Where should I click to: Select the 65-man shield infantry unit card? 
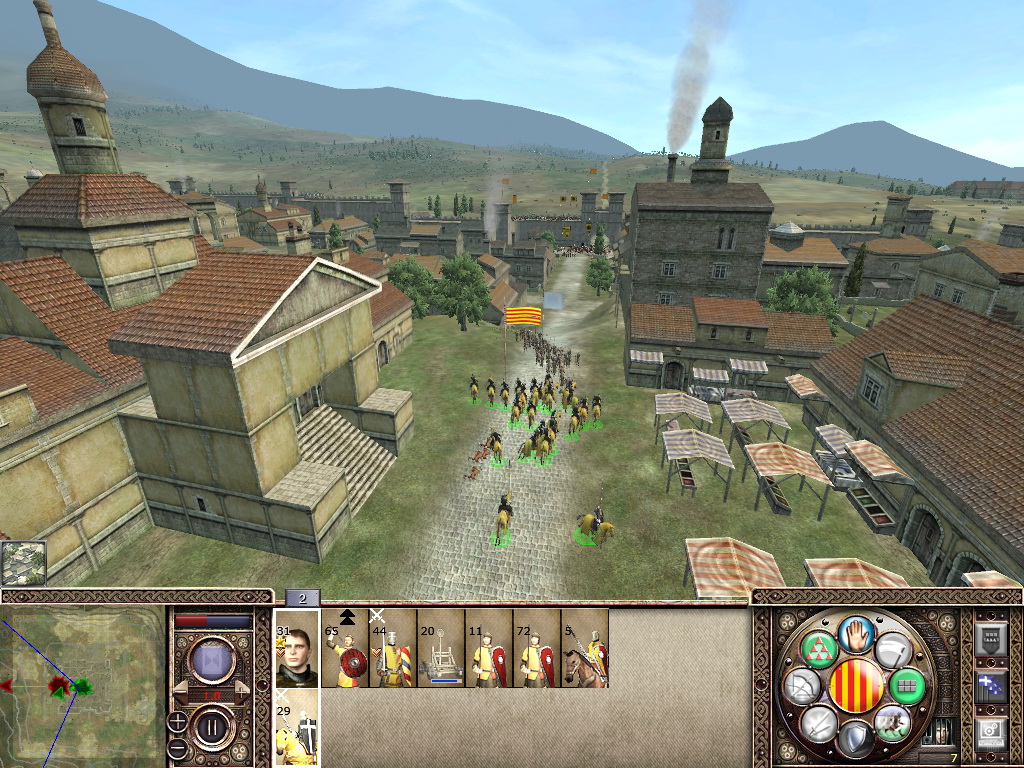click(x=345, y=648)
